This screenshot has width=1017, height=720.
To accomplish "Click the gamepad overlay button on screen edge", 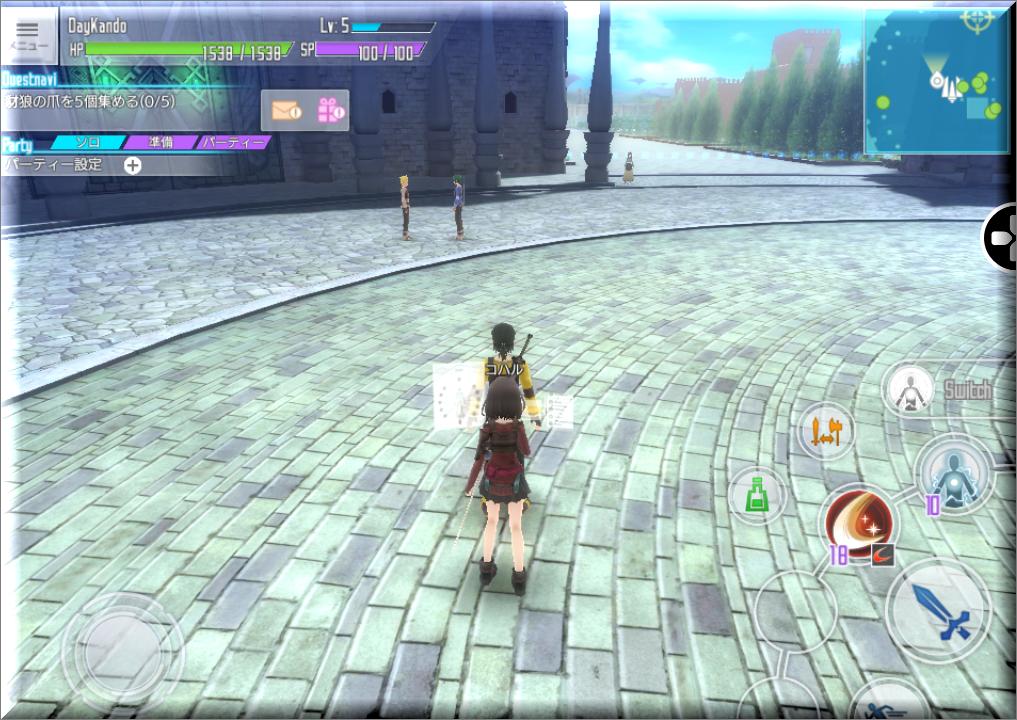I will [1001, 238].
